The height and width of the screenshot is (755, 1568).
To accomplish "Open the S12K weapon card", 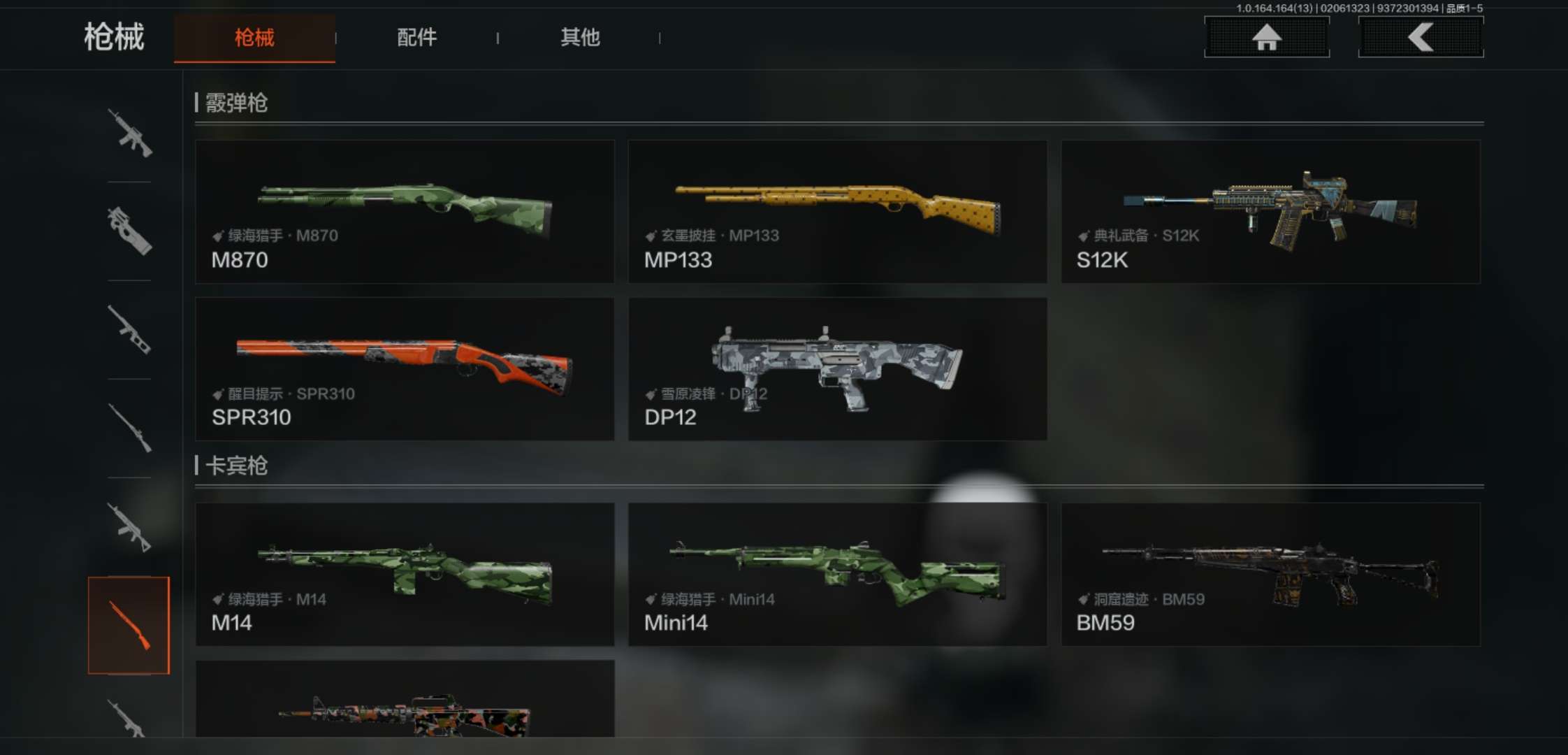I will (x=1270, y=211).
